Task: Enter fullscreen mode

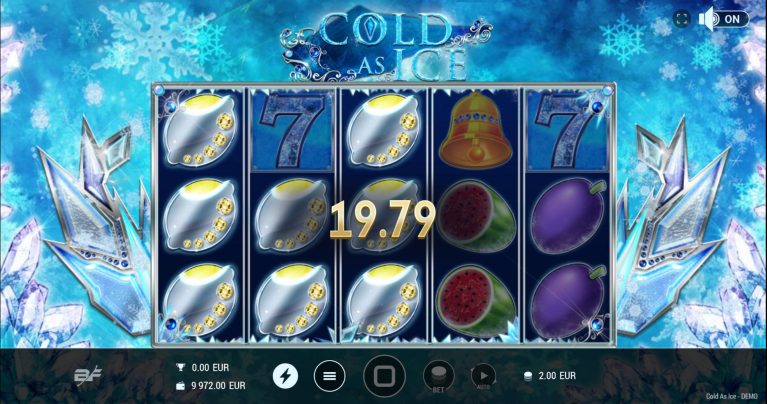Action: point(682,19)
